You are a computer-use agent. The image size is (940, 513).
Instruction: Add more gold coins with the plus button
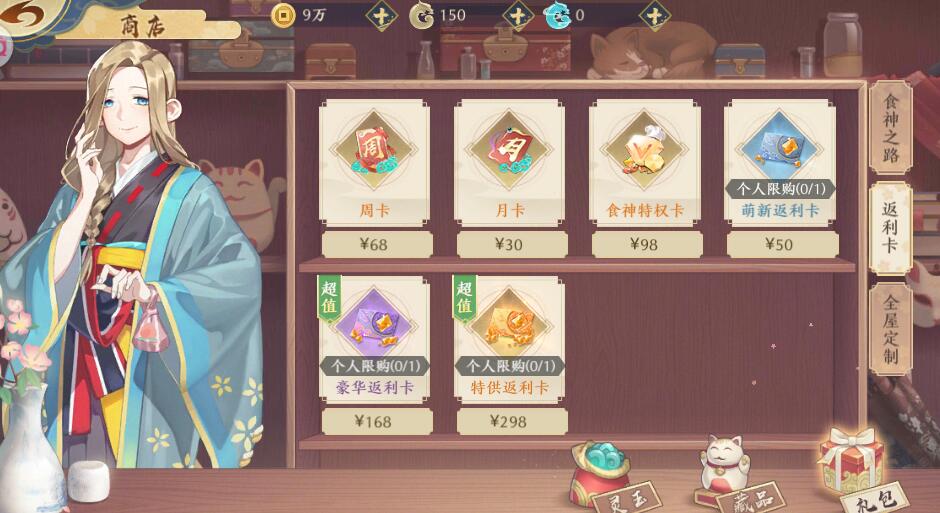381,15
